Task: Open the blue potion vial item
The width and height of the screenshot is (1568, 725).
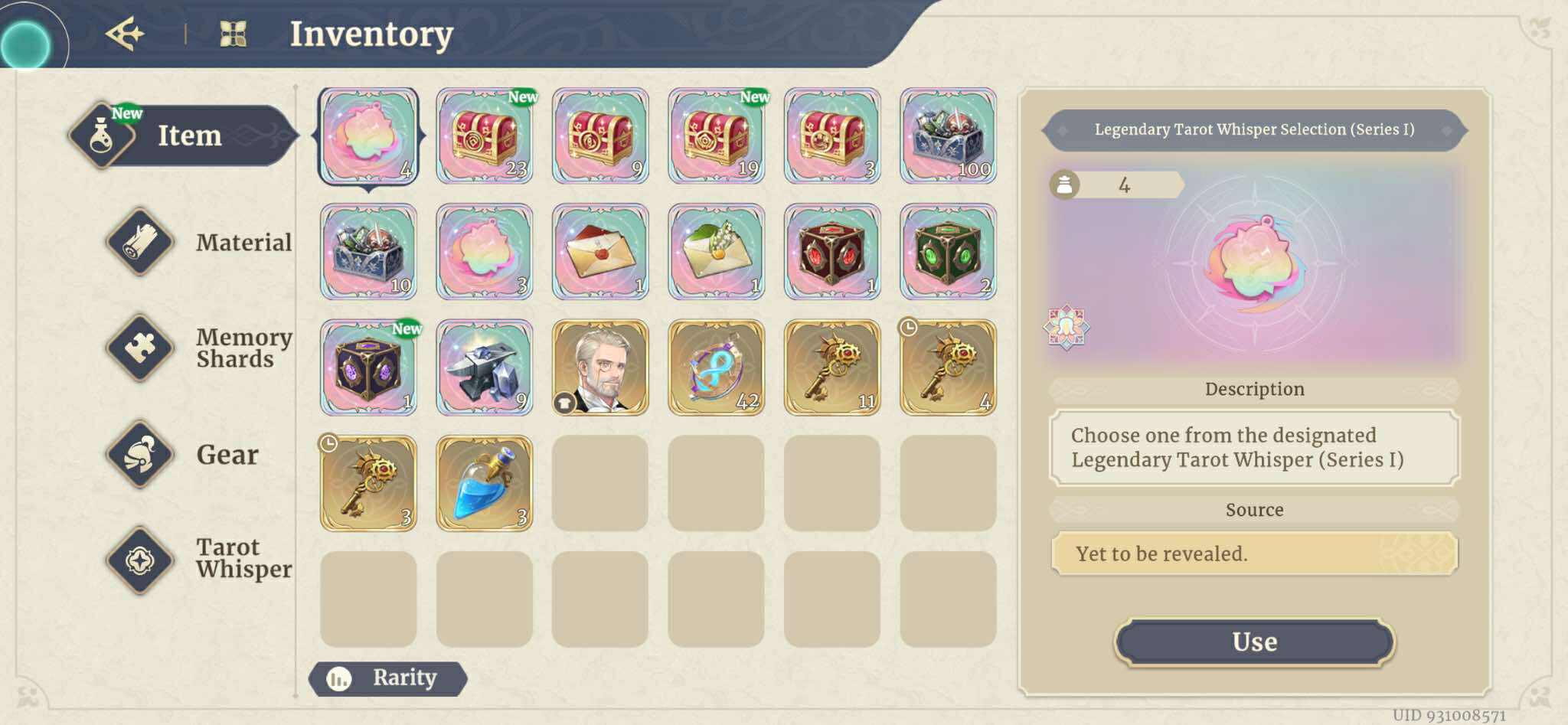Action: coord(484,481)
